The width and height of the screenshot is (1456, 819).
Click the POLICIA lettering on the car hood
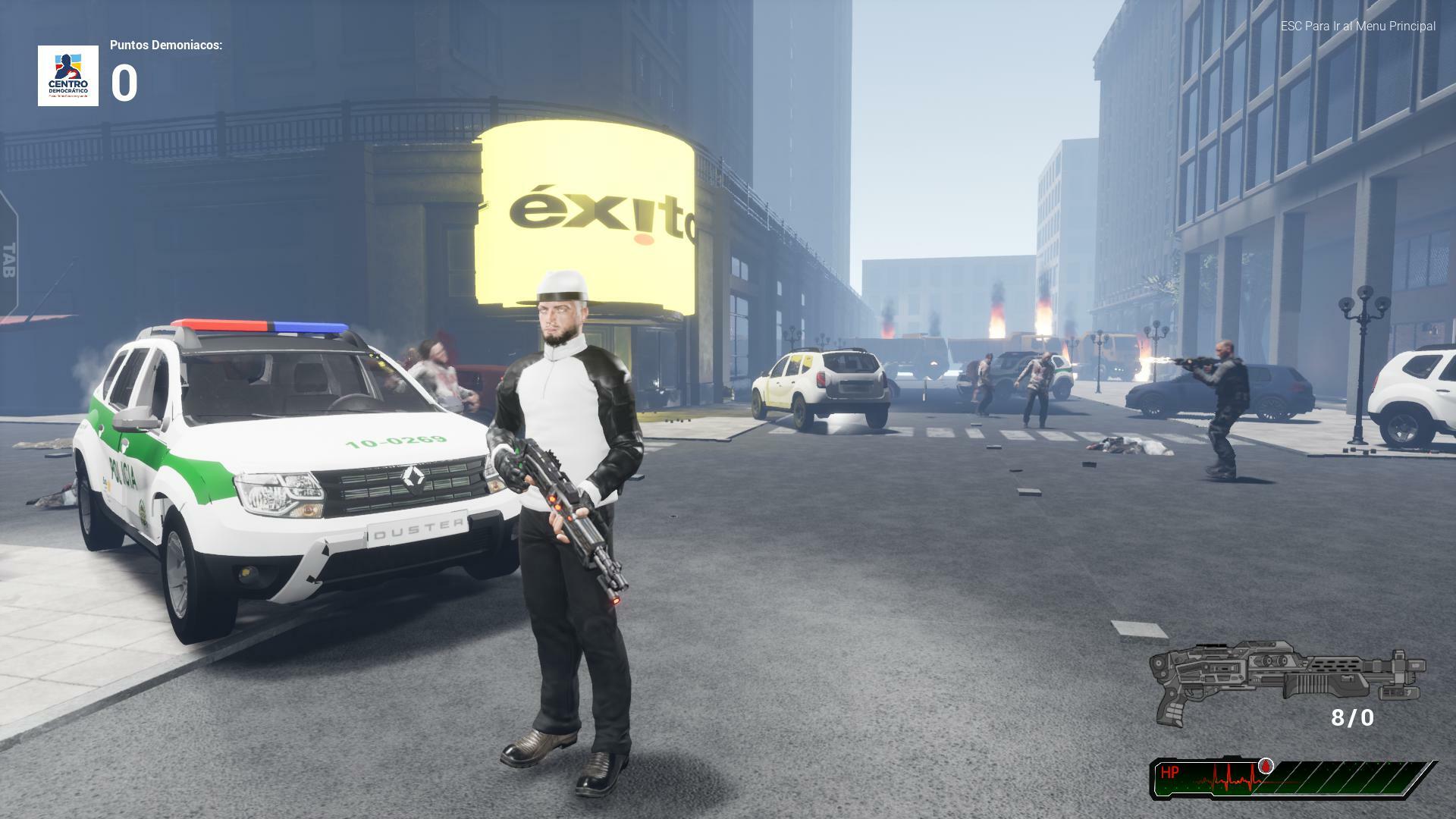123,470
